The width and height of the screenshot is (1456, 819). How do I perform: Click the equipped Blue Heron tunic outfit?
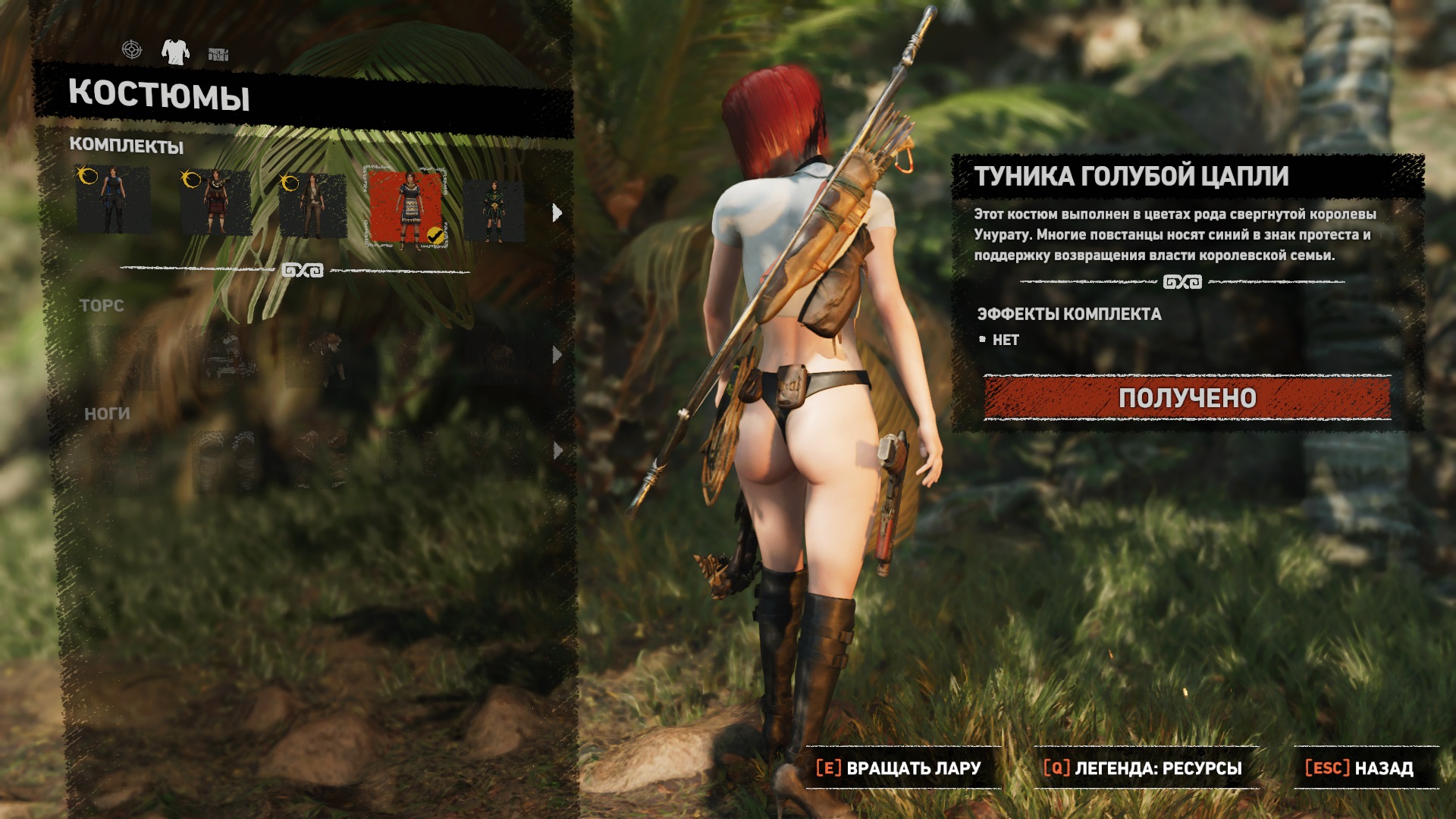click(406, 208)
